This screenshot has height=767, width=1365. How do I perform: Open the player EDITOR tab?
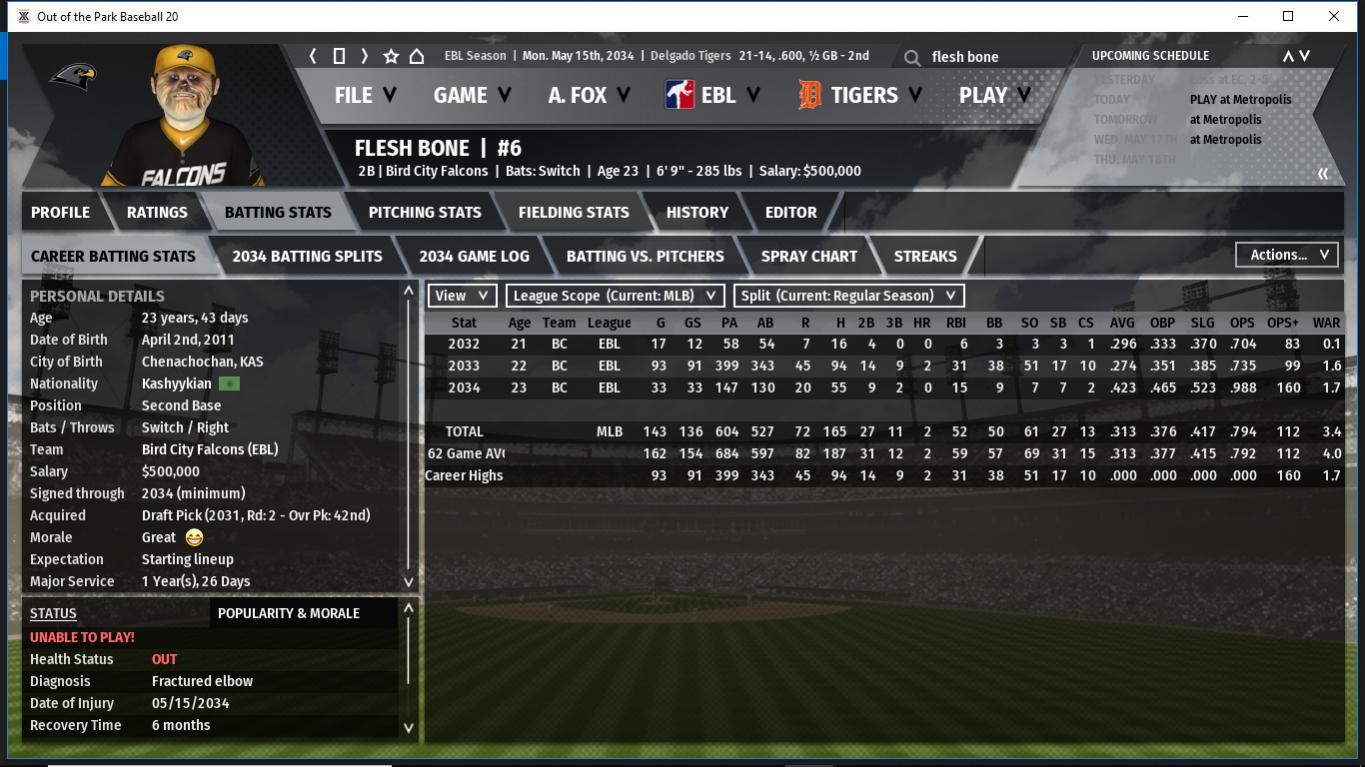click(791, 212)
